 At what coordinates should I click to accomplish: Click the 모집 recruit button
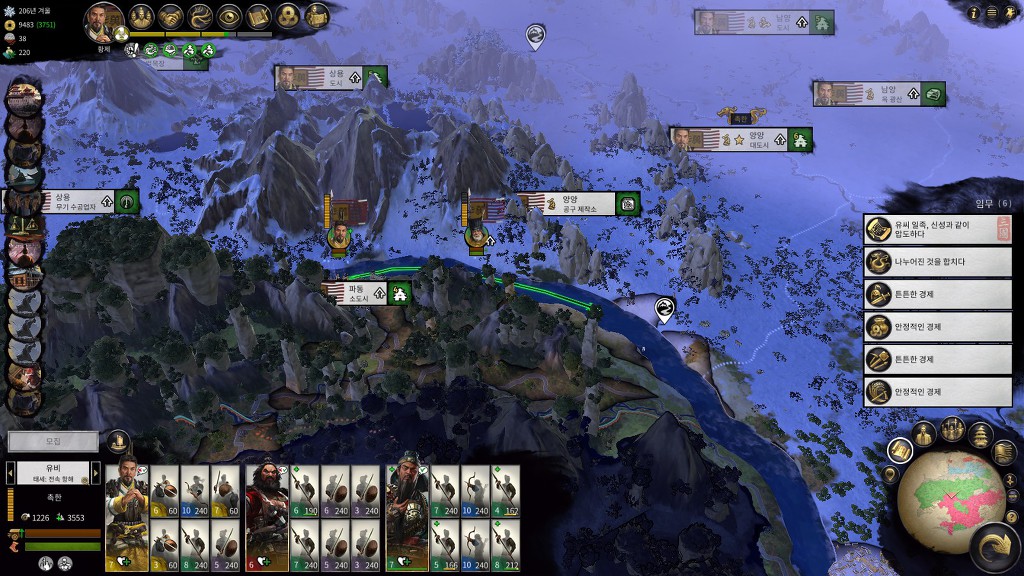click(x=53, y=441)
